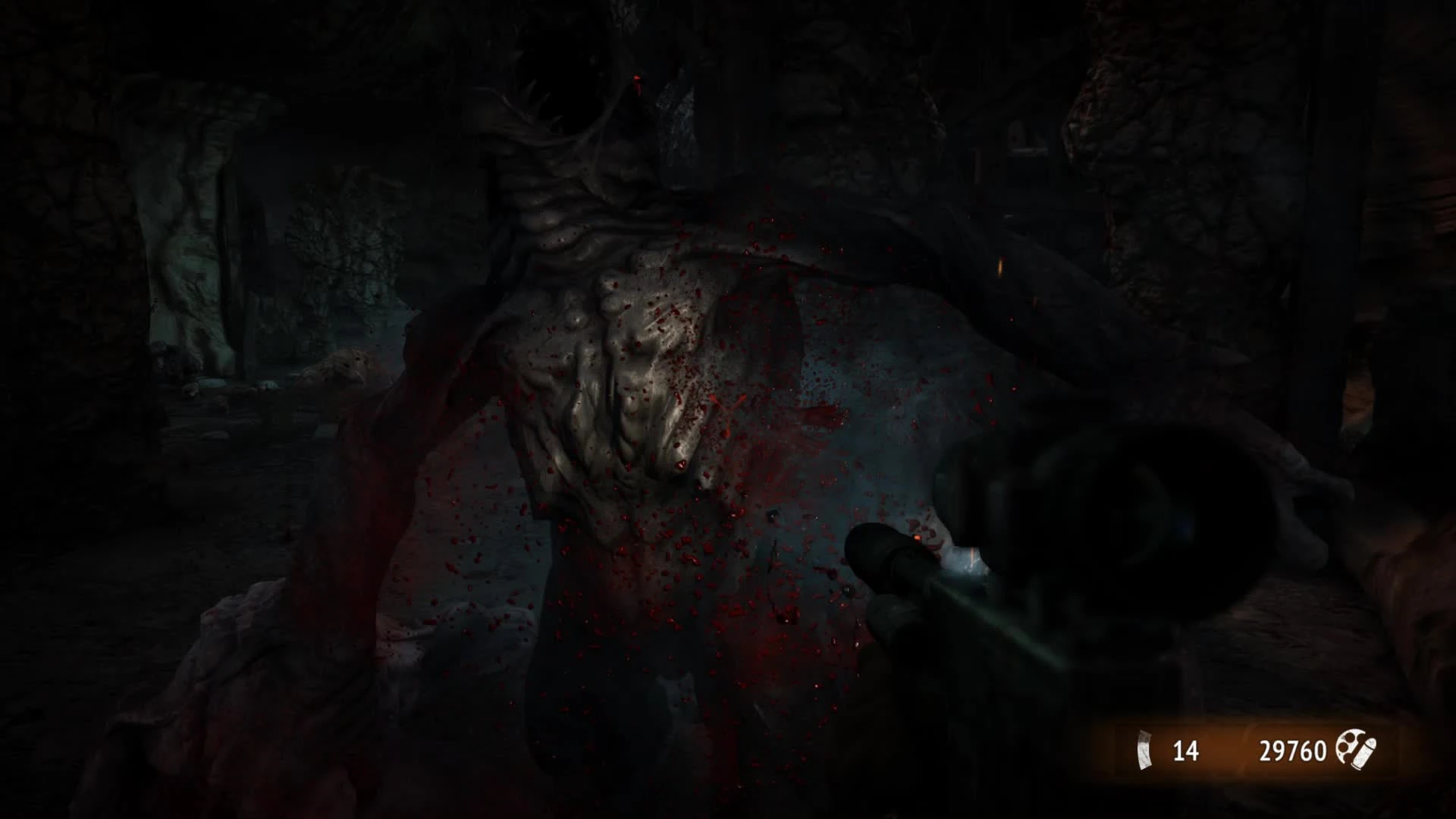This screenshot has width=1456, height=819.
Task: Select the total ammo number 29760
Action: coord(1293,751)
